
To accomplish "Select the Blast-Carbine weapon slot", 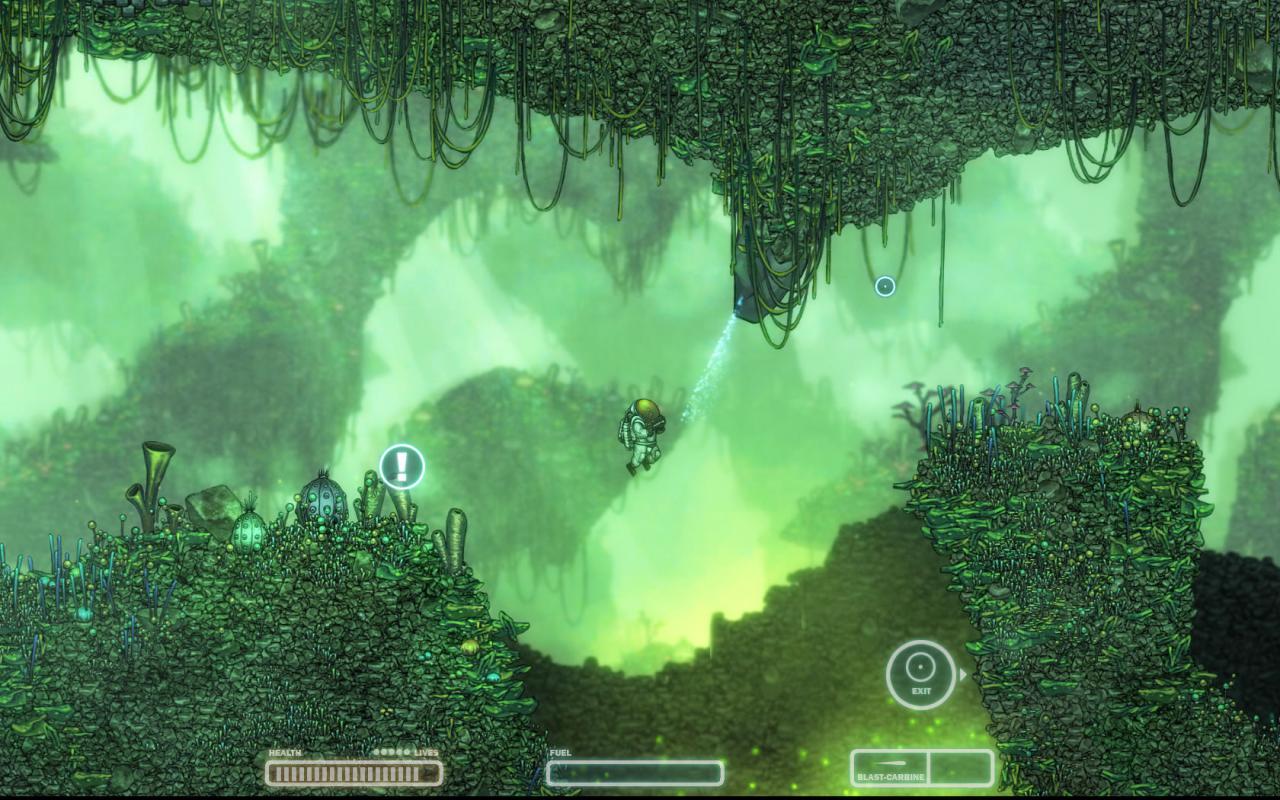I will point(889,769).
